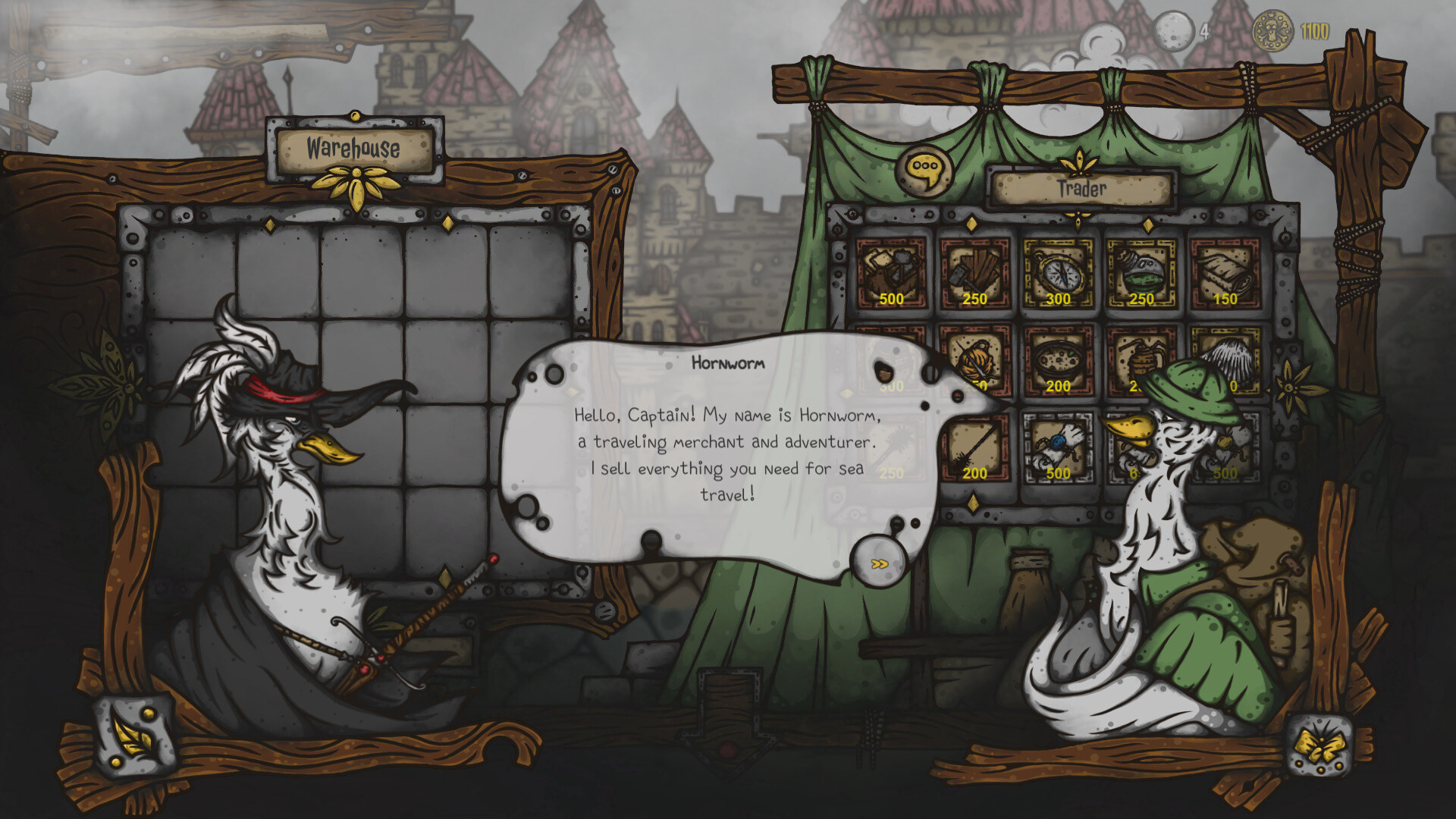
Task: Buy the wooden planks and hammer for 250
Action: pyautogui.click(x=974, y=269)
